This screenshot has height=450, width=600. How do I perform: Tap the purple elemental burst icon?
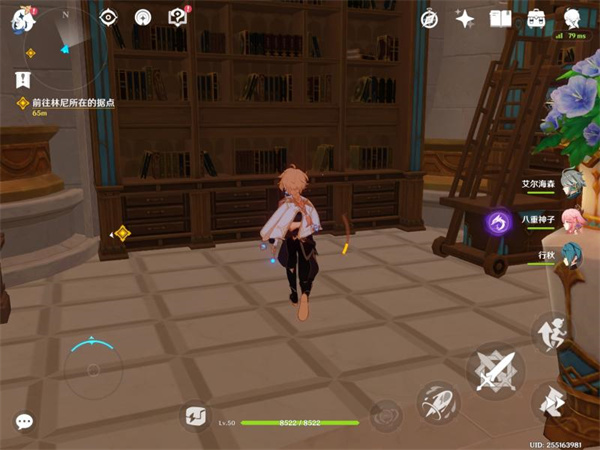(499, 221)
